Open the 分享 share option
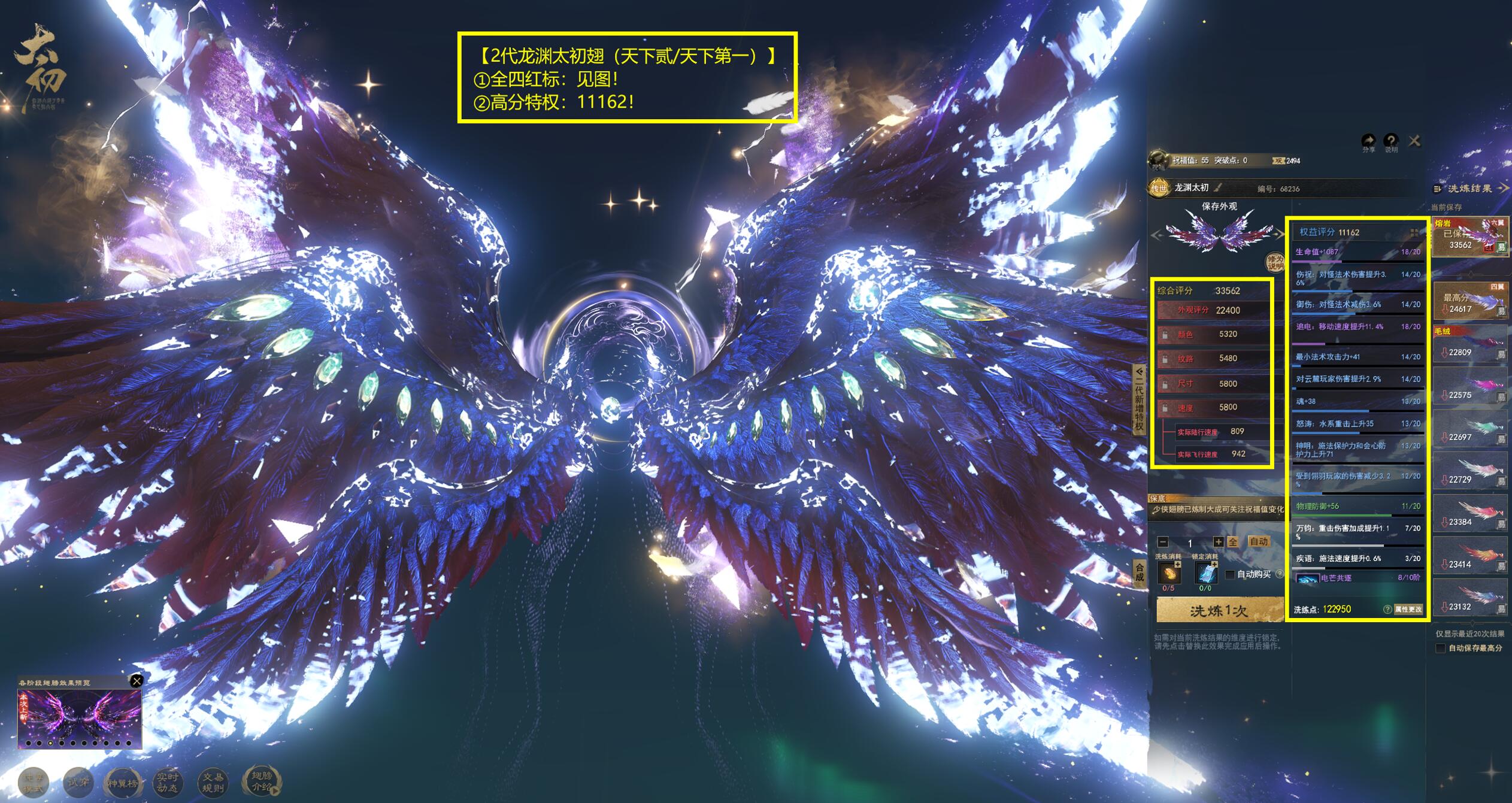 [x=1369, y=143]
